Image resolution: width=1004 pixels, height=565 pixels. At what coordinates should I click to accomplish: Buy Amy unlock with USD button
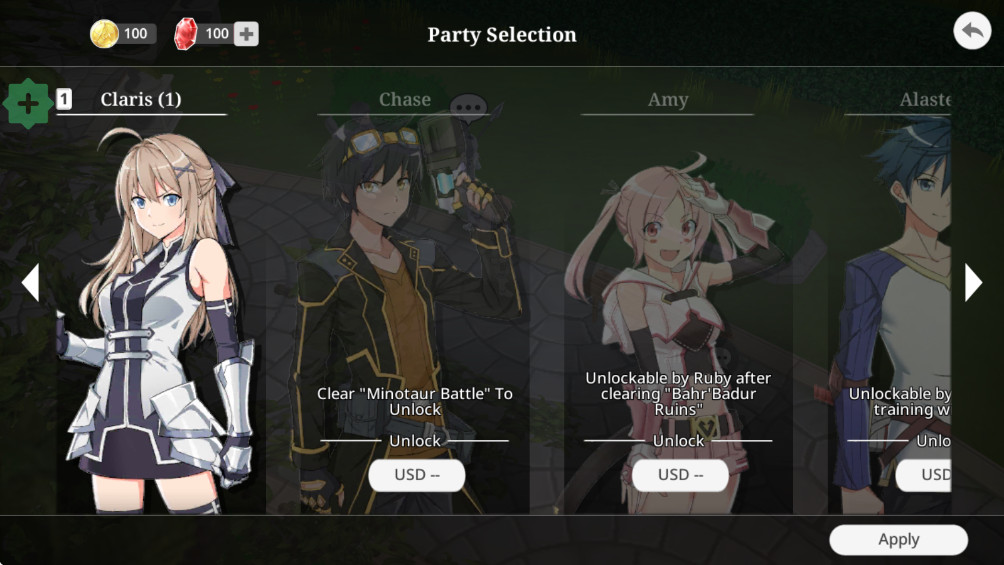[x=680, y=475]
